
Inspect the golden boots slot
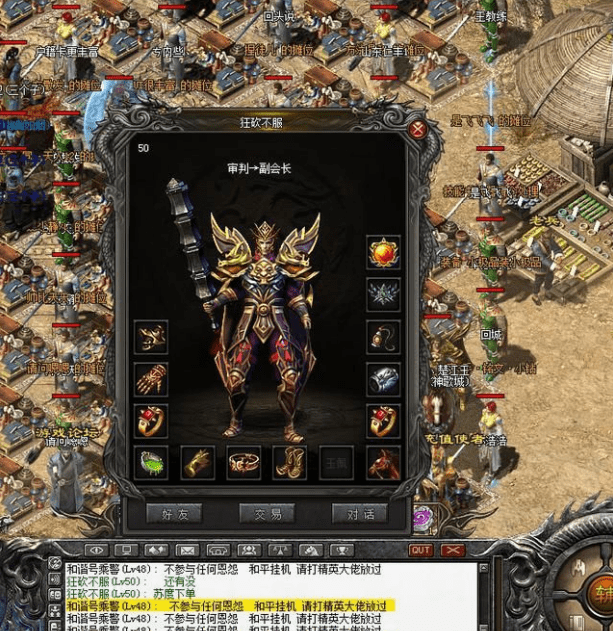click(x=290, y=462)
